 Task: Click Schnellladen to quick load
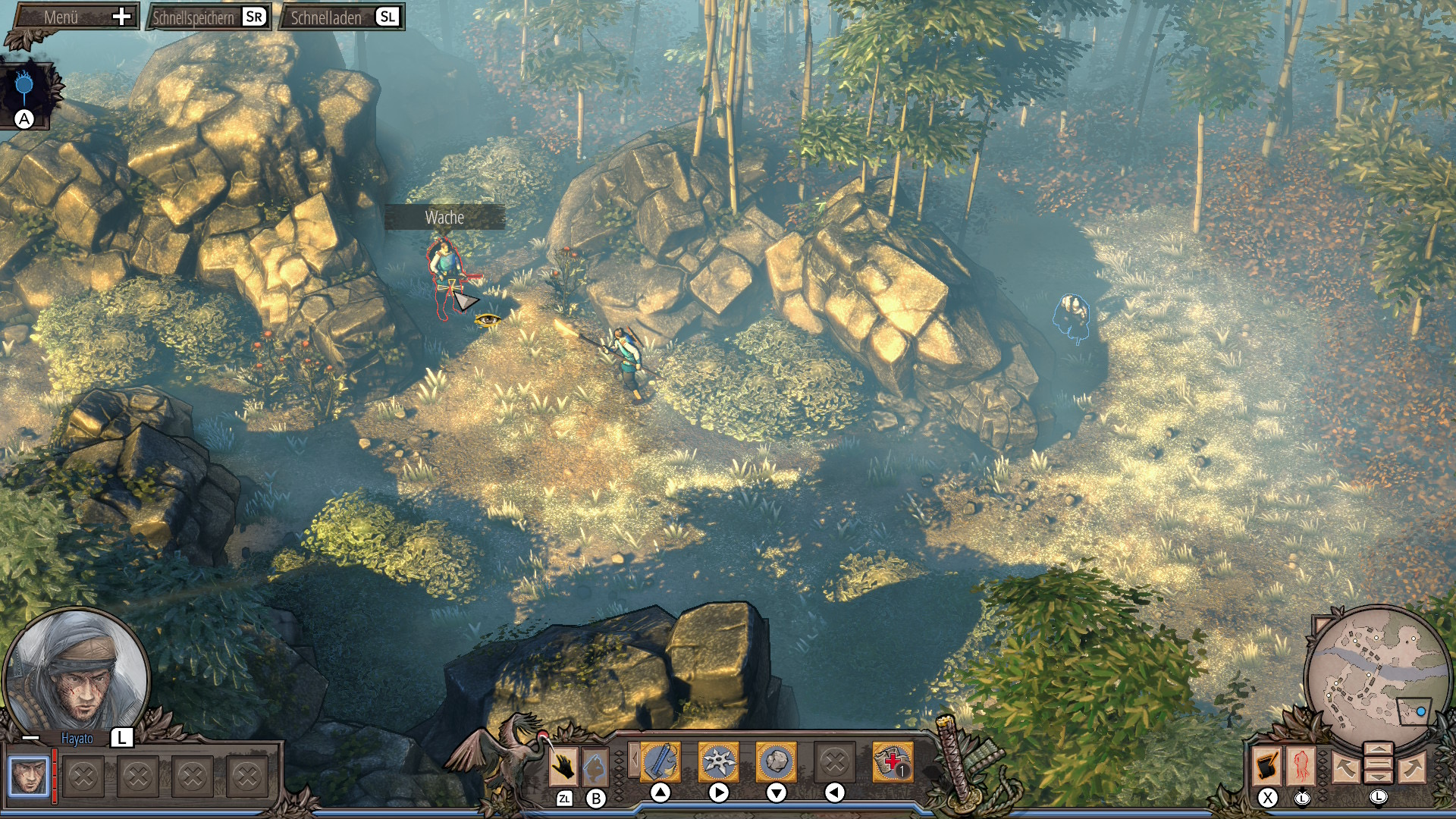coord(341,17)
